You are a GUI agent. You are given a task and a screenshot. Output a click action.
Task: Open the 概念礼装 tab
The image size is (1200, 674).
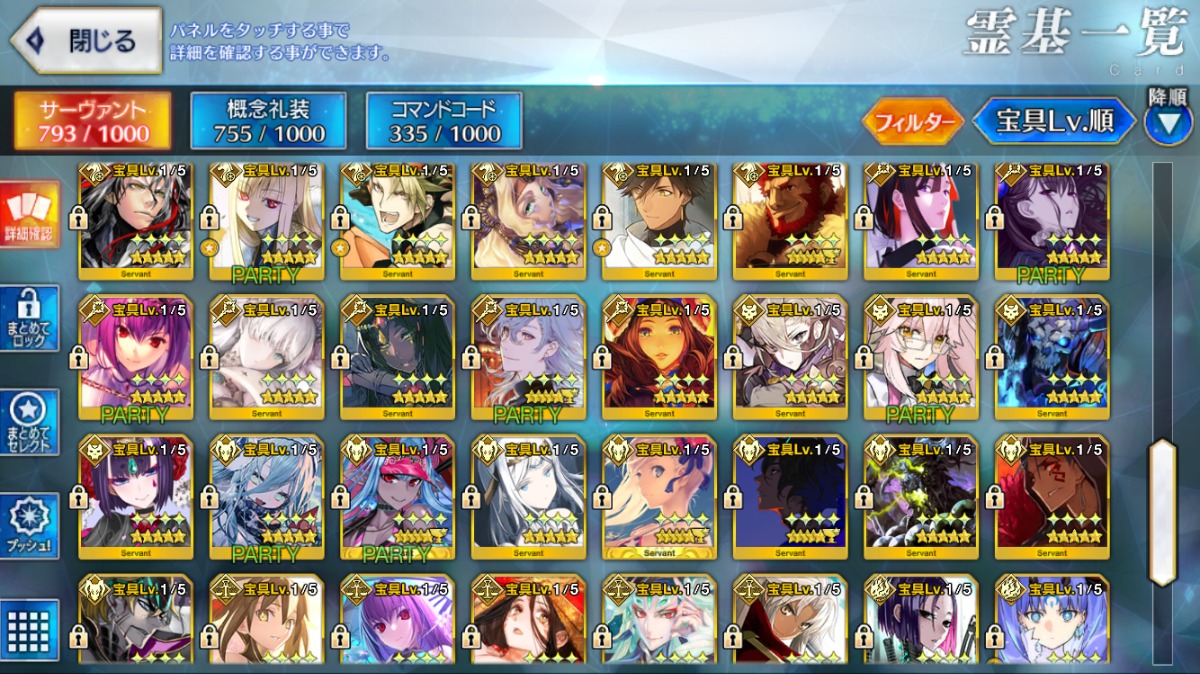[x=268, y=121]
